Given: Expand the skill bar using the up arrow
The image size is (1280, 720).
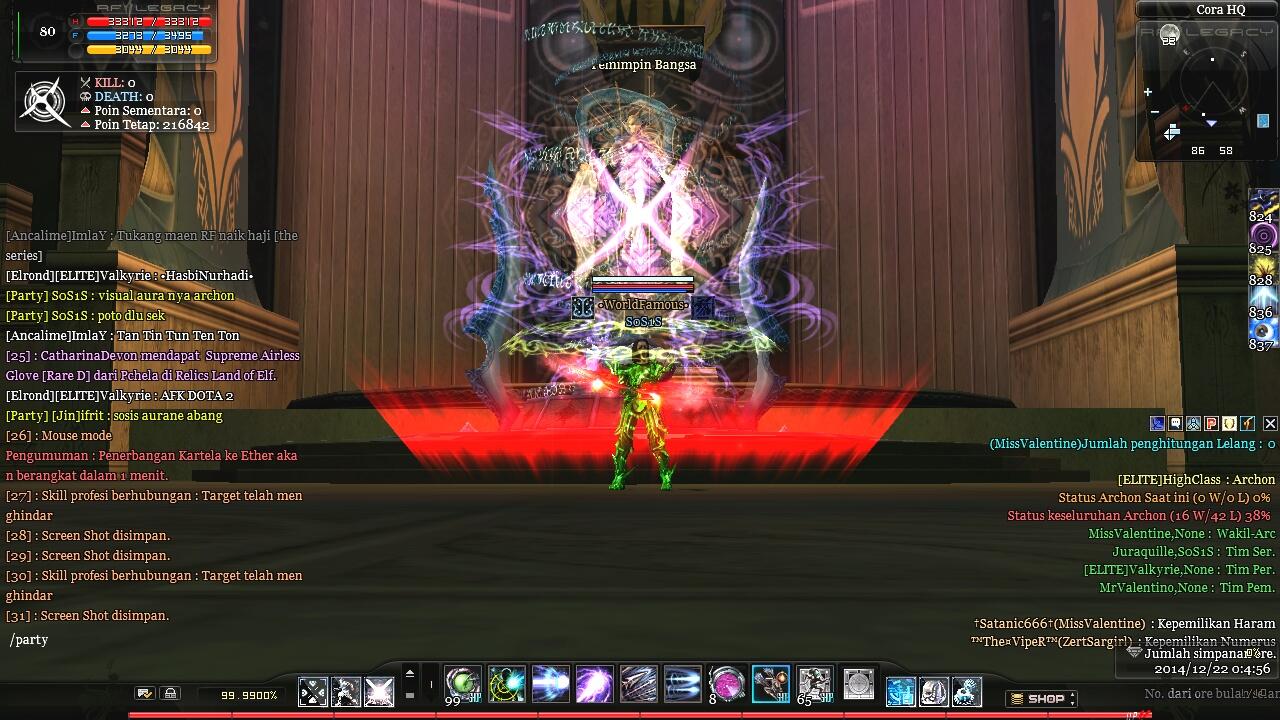Looking at the screenshot, I should click(x=410, y=672).
